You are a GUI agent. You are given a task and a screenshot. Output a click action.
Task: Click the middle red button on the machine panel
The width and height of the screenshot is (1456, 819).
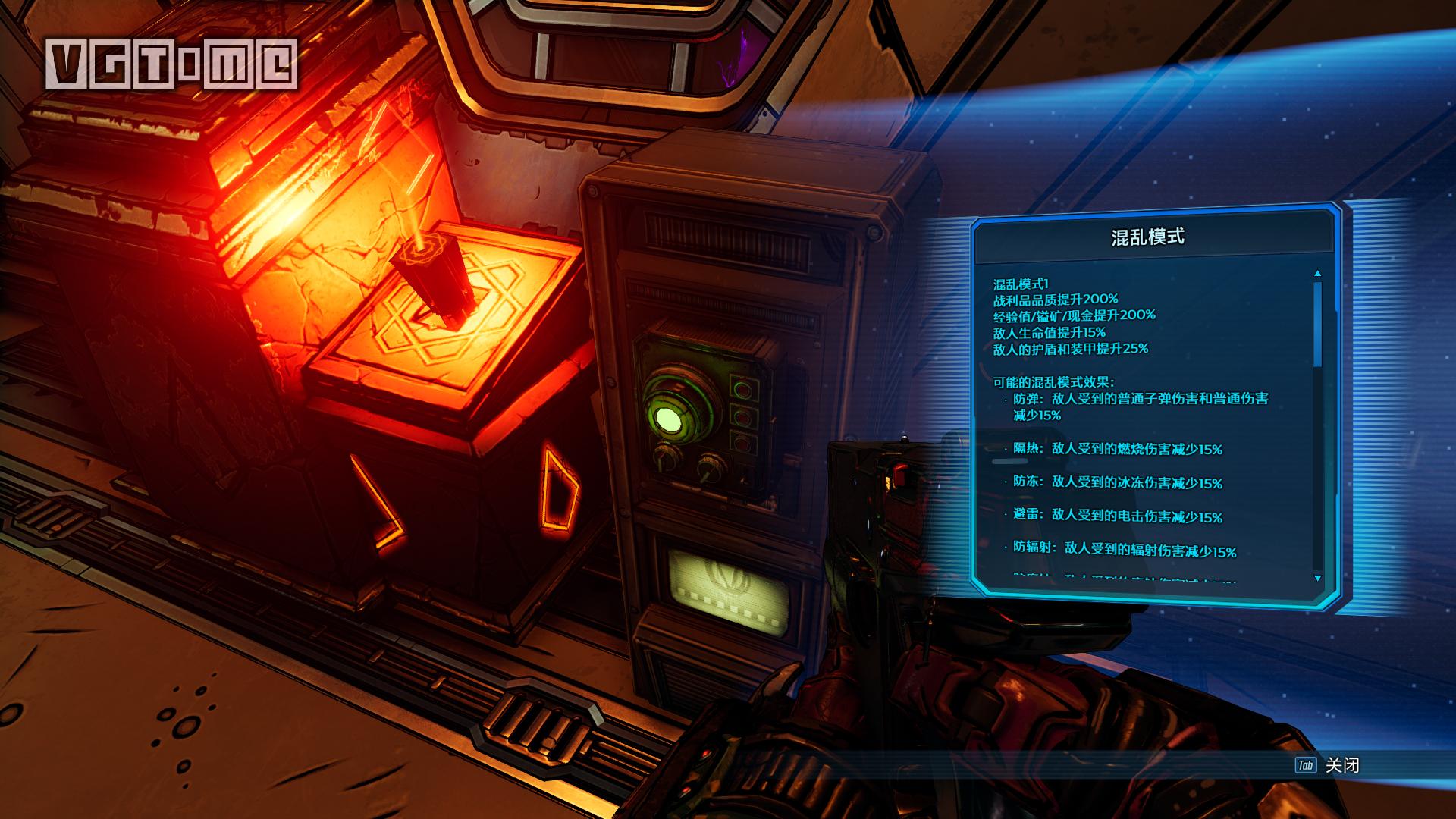pos(742,416)
